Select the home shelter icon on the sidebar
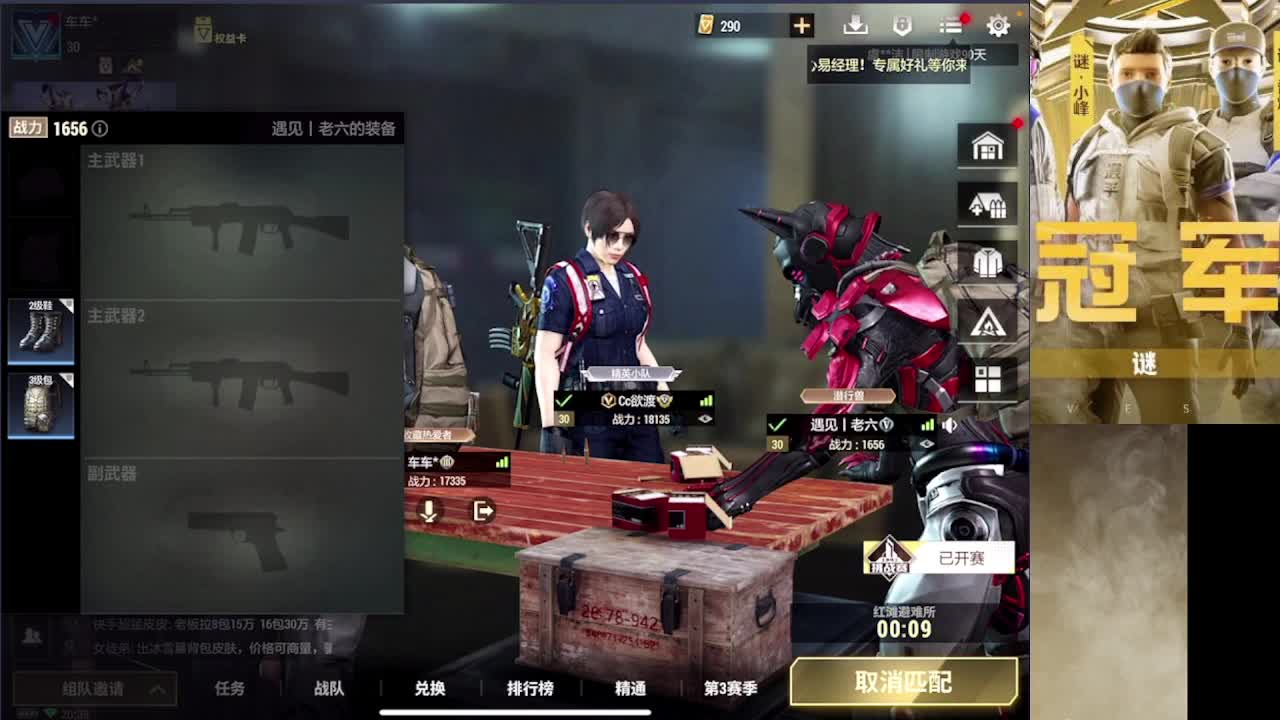 point(988,145)
